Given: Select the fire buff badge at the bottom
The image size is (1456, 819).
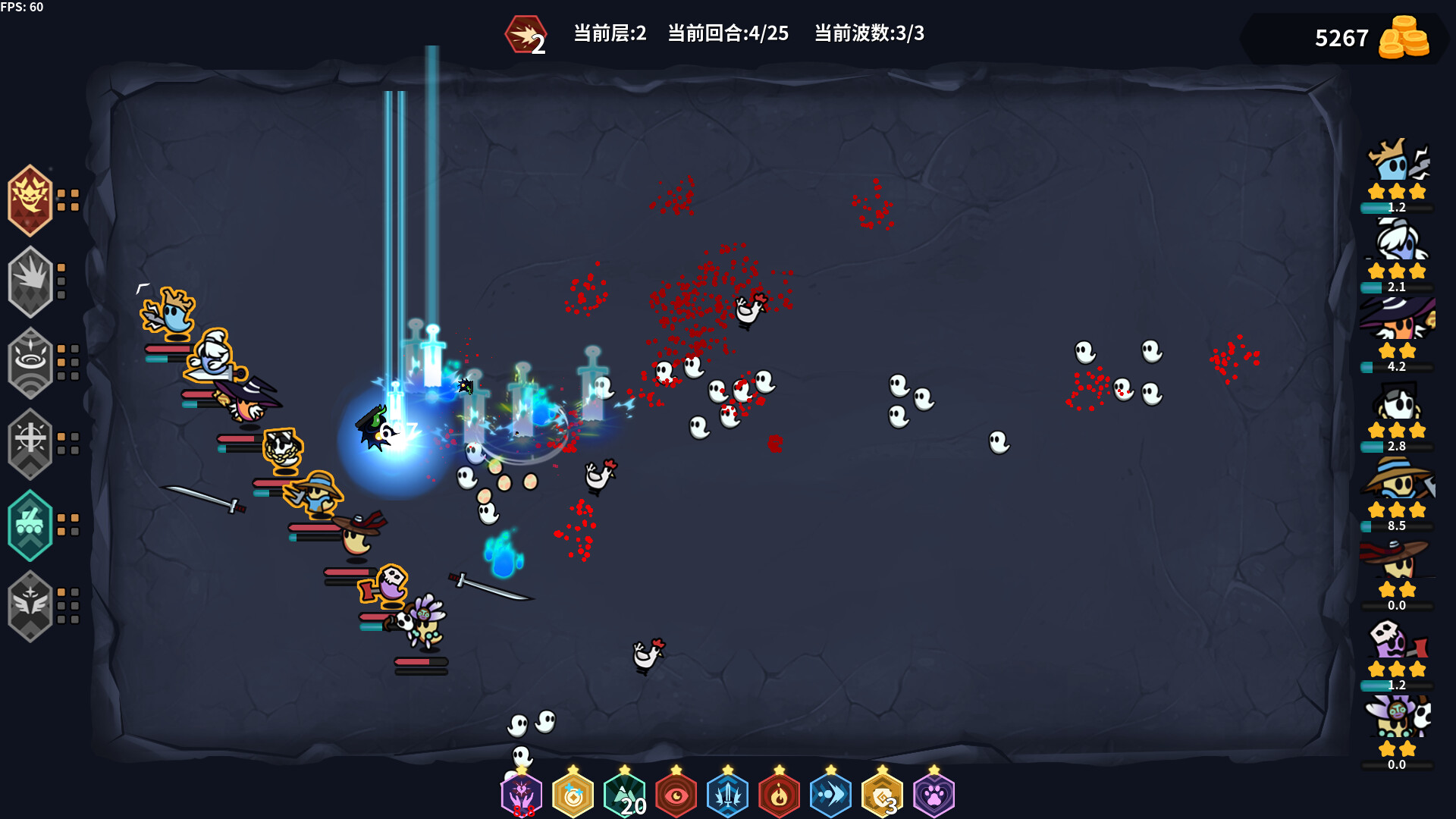Looking at the screenshot, I should click(778, 795).
